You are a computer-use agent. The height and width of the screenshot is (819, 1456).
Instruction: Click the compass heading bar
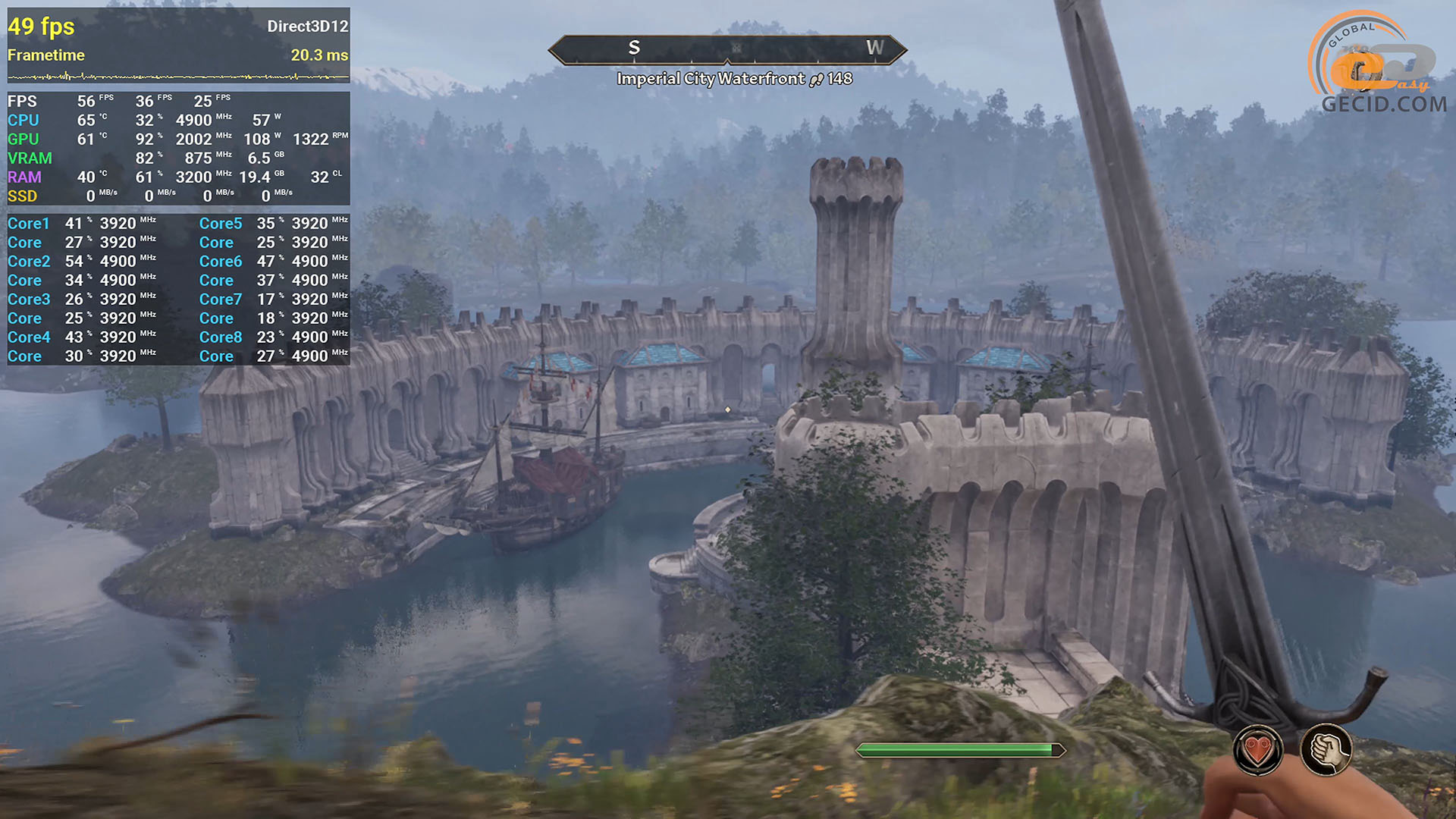click(x=727, y=49)
